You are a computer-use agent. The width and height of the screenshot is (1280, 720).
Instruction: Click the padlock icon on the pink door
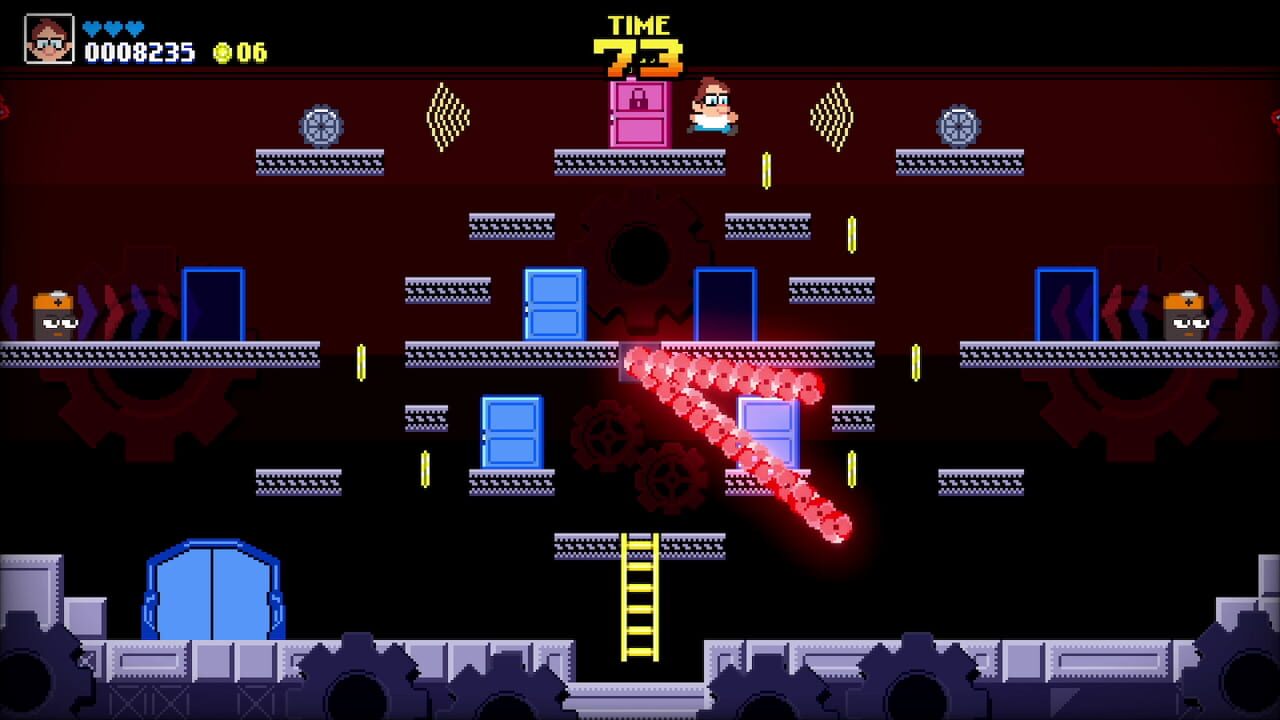click(639, 98)
